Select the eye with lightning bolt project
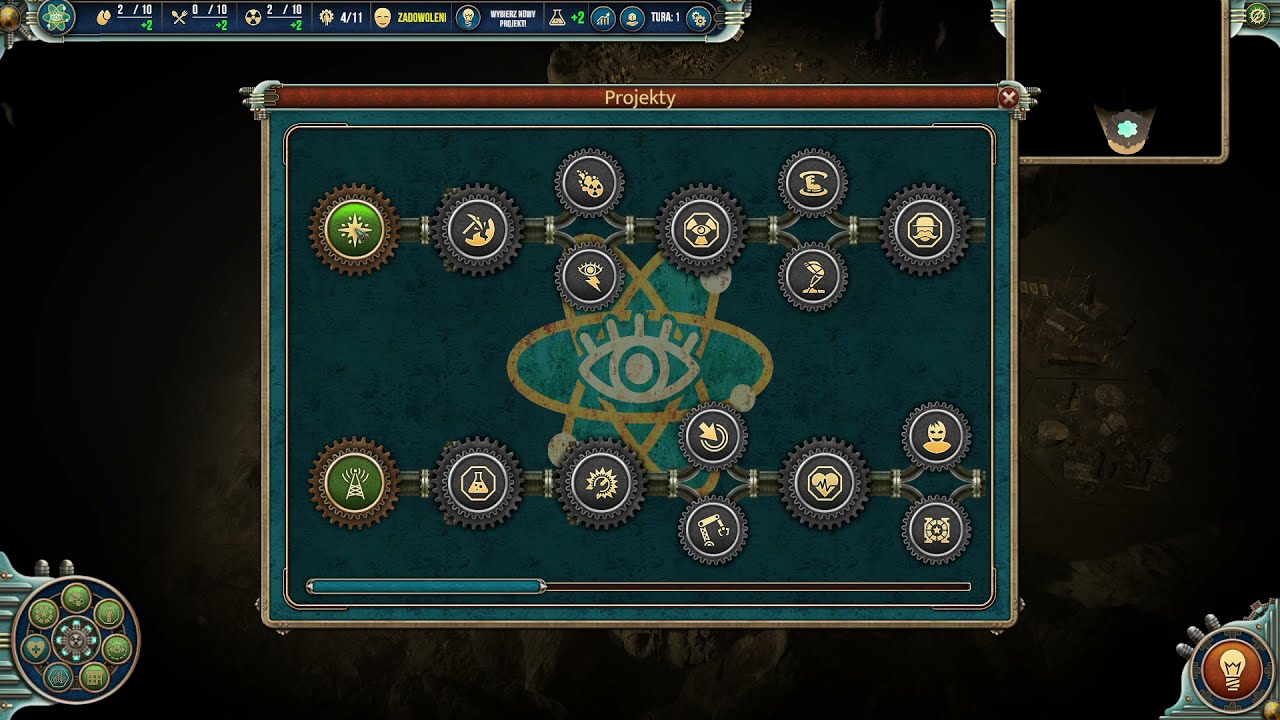The height and width of the screenshot is (720, 1280). [x=590, y=277]
